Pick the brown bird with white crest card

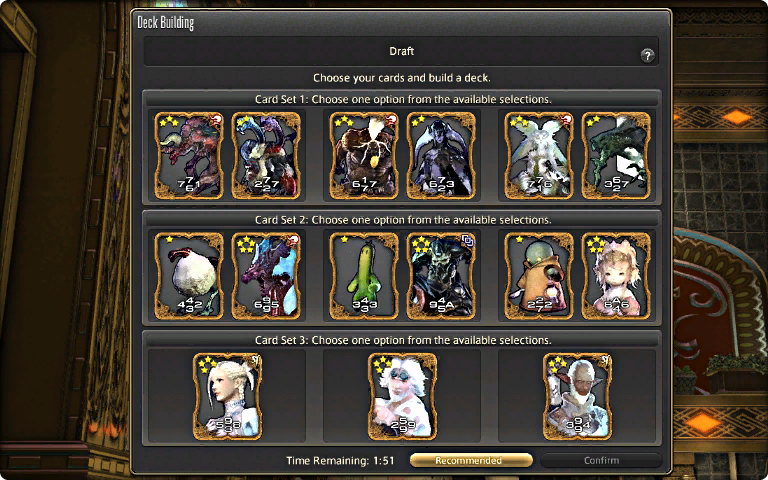(364, 154)
